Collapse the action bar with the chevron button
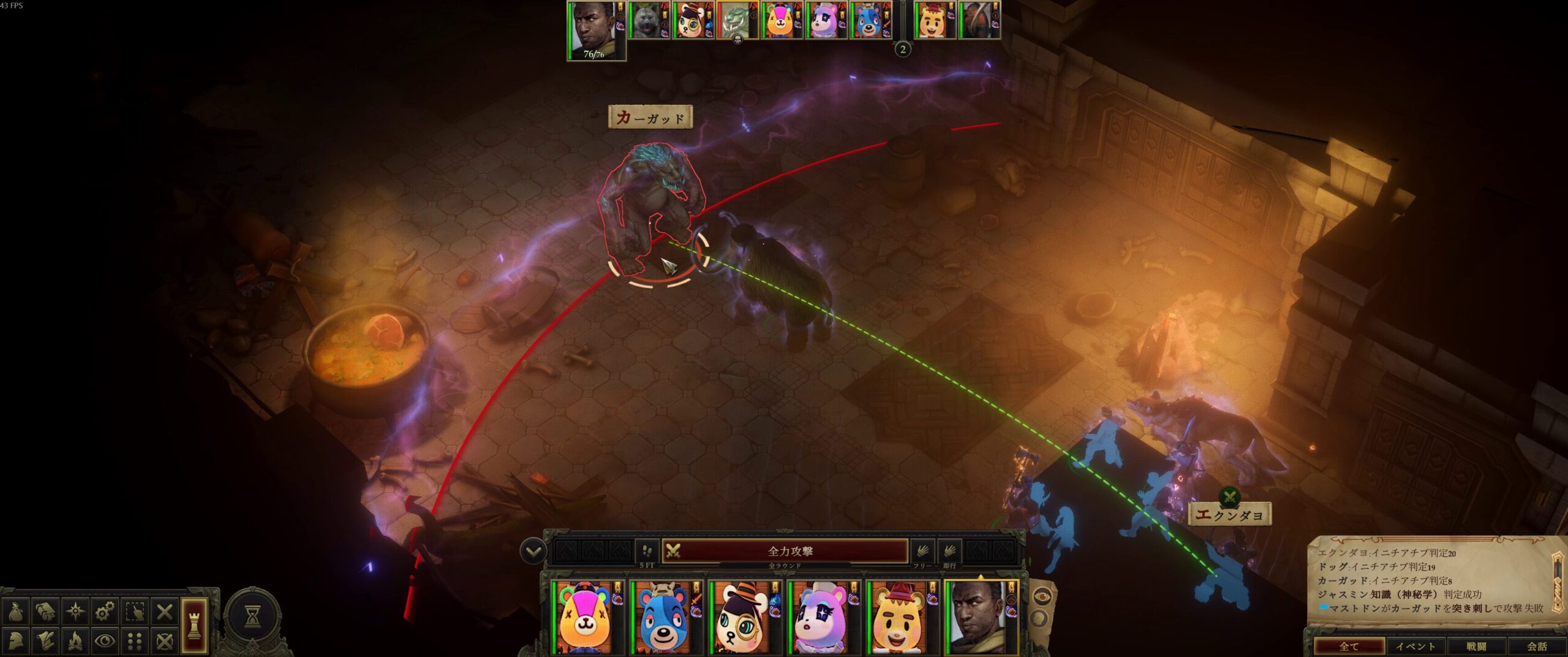This screenshot has height=657, width=1568. pyautogui.click(x=533, y=552)
